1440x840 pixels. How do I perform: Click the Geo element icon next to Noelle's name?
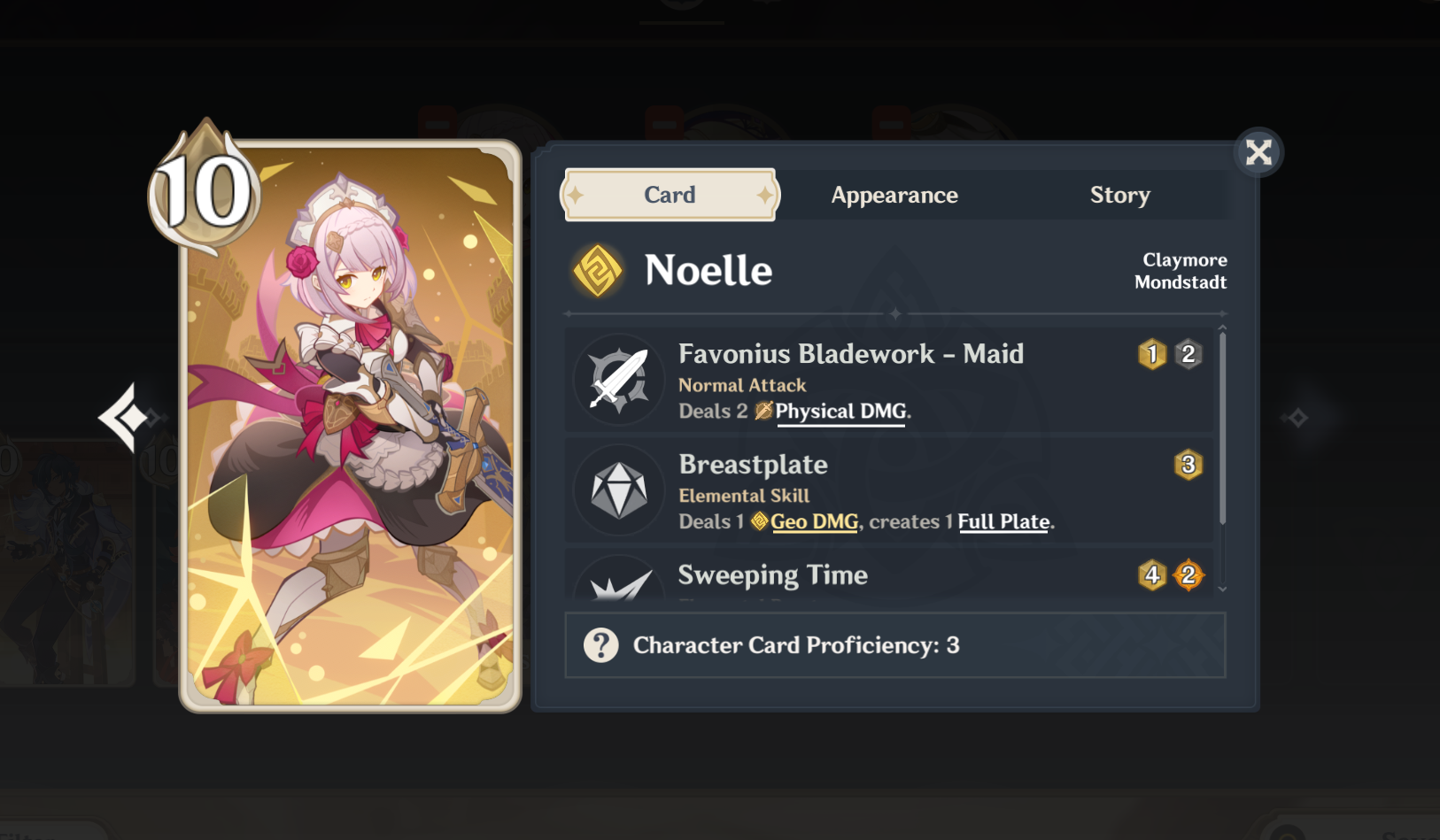(597, 270)
